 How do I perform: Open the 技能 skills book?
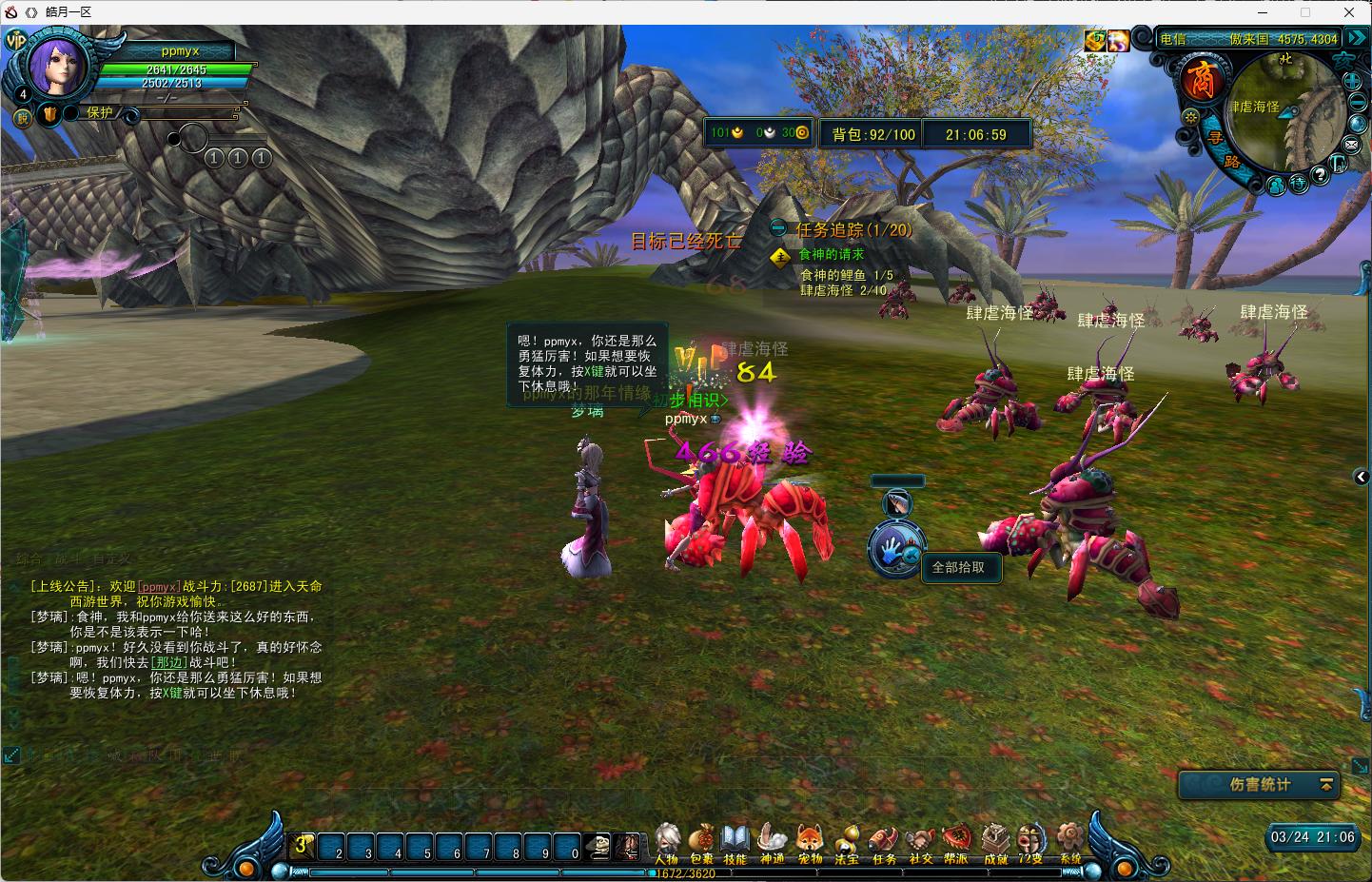(x=735, y=844)
